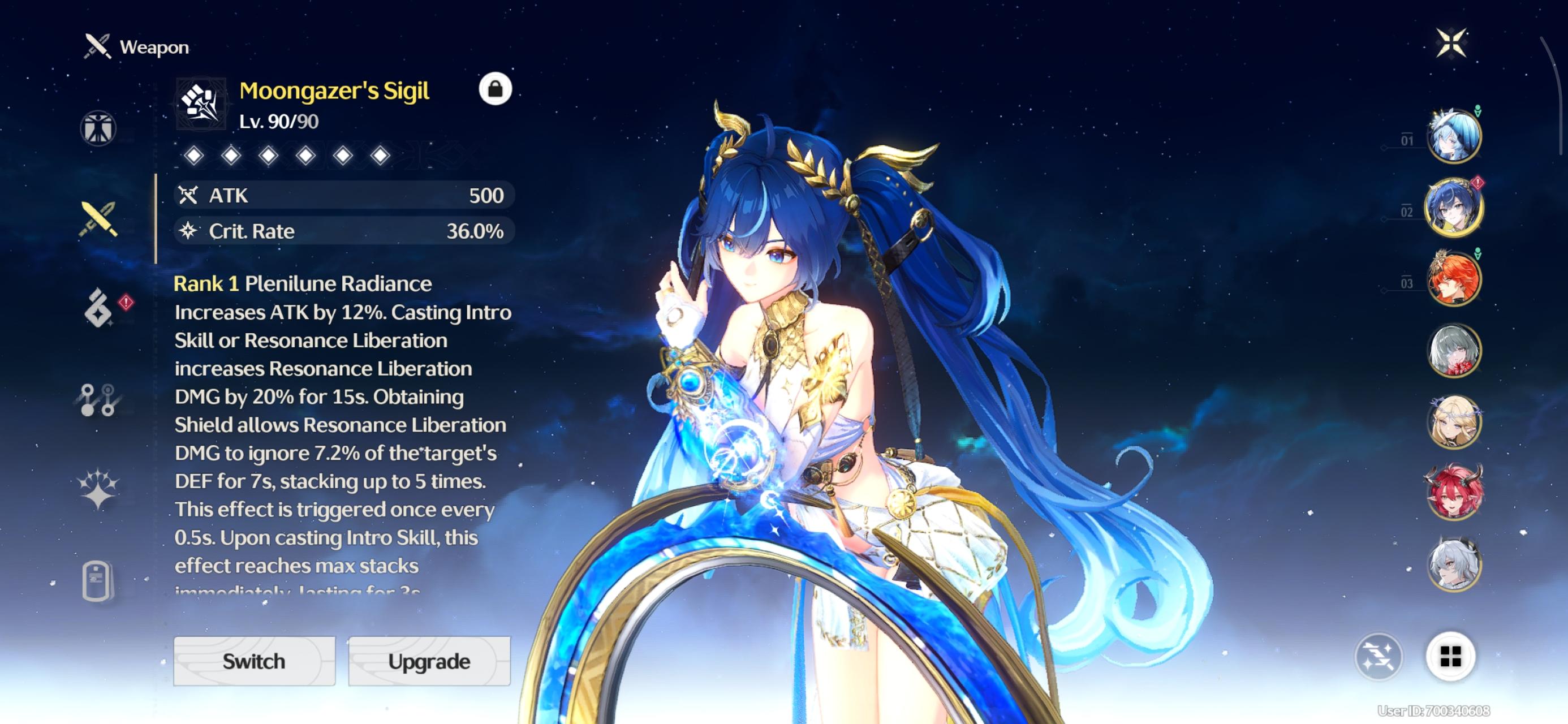Toggle the weapon lock beside Moongazer's Sigil
Image resolution: width=1568 pixels, height=724 pixels.
pos(494,89)
